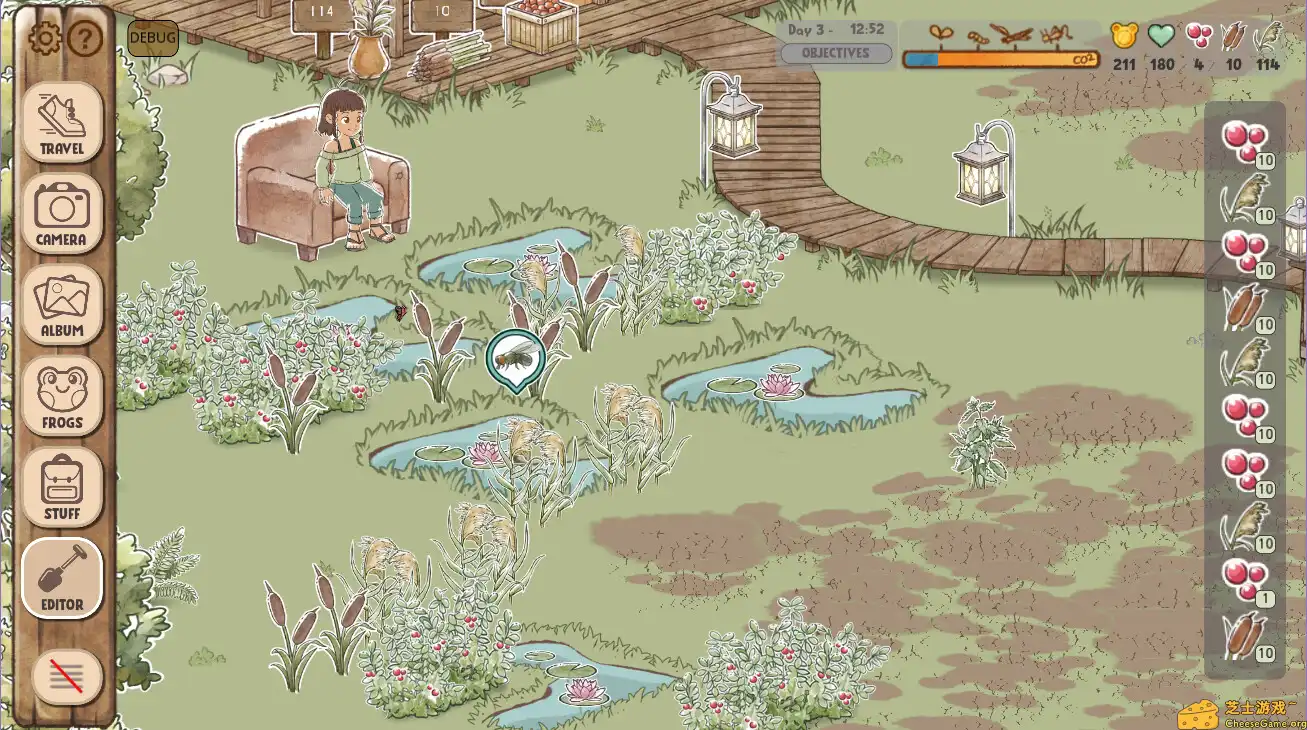Open the Stuff backpack inventory
This screenshot has width=1307, height=730.
(62, 487)
